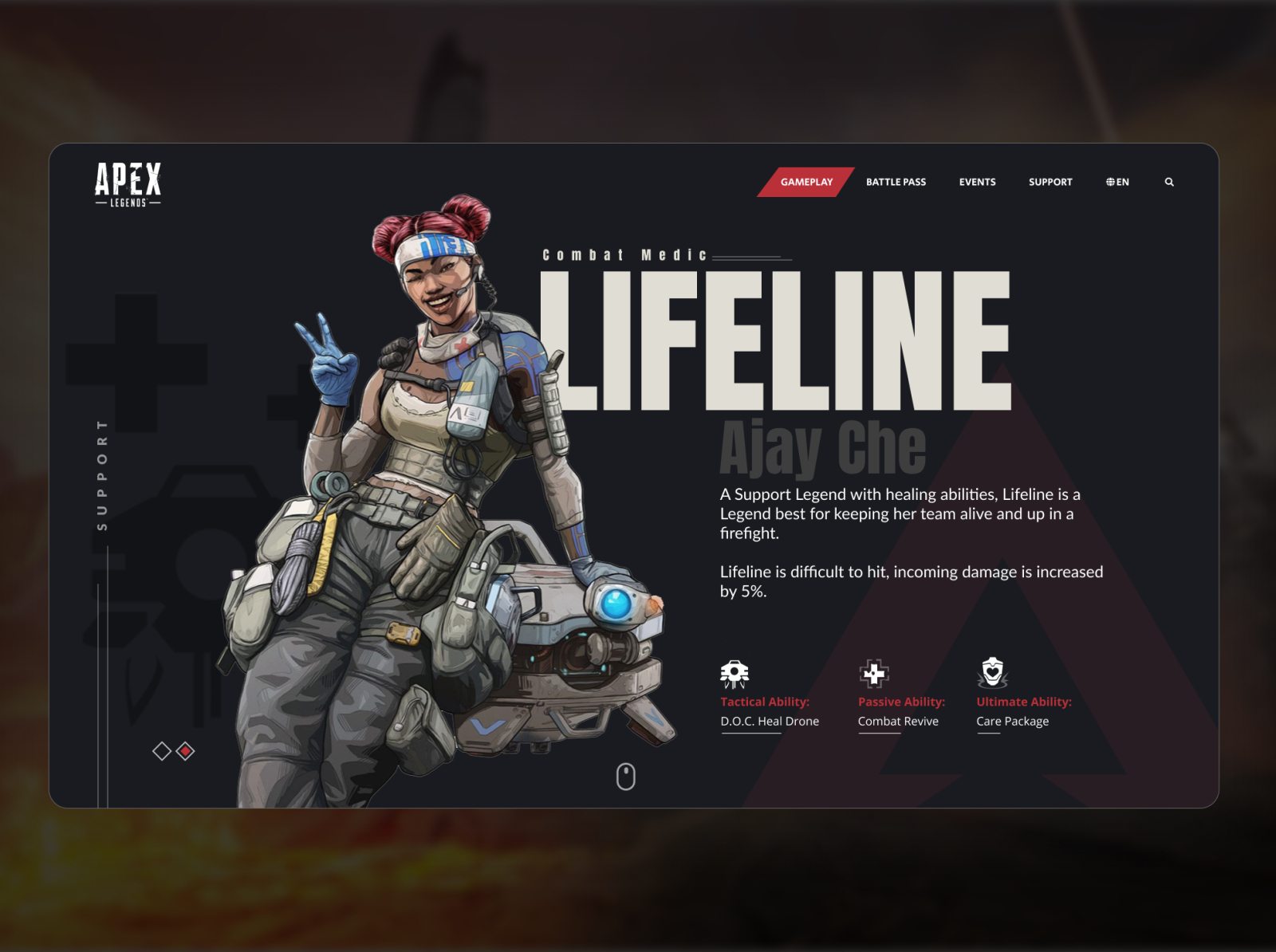Select the hollow diamond slide indicator
This screenshot has width=1276, height=952.
(x=160, y=749)
